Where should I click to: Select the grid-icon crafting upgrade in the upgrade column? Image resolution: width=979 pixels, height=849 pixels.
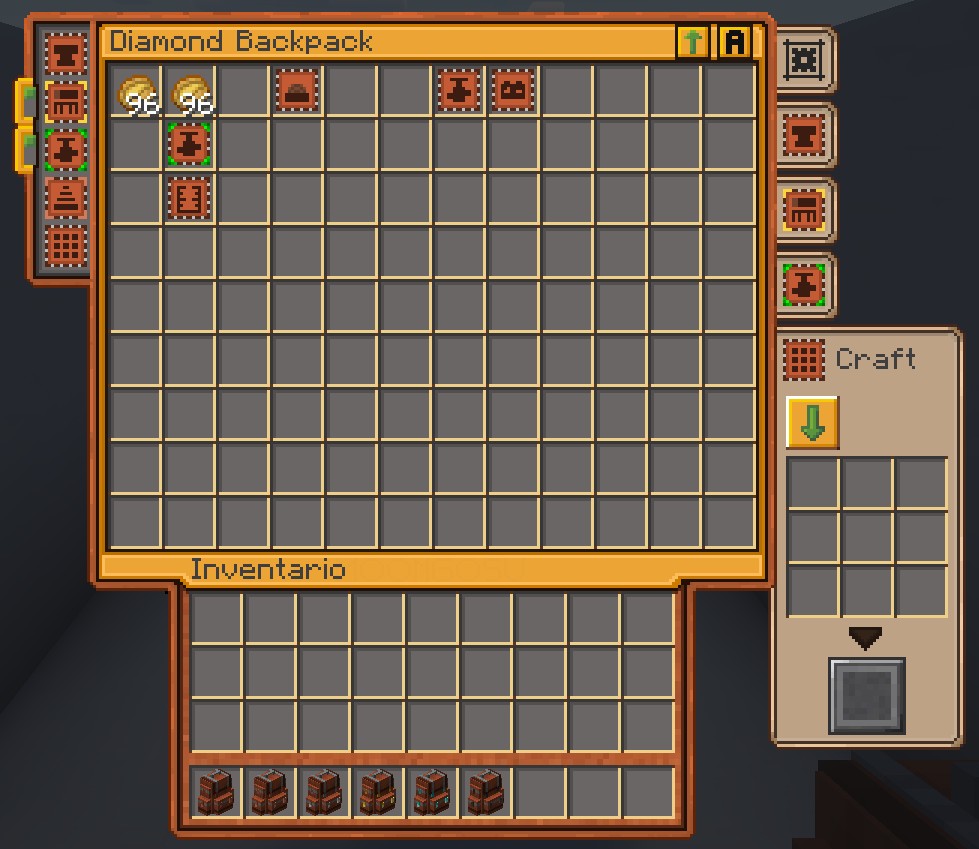(x=66, y=246)
